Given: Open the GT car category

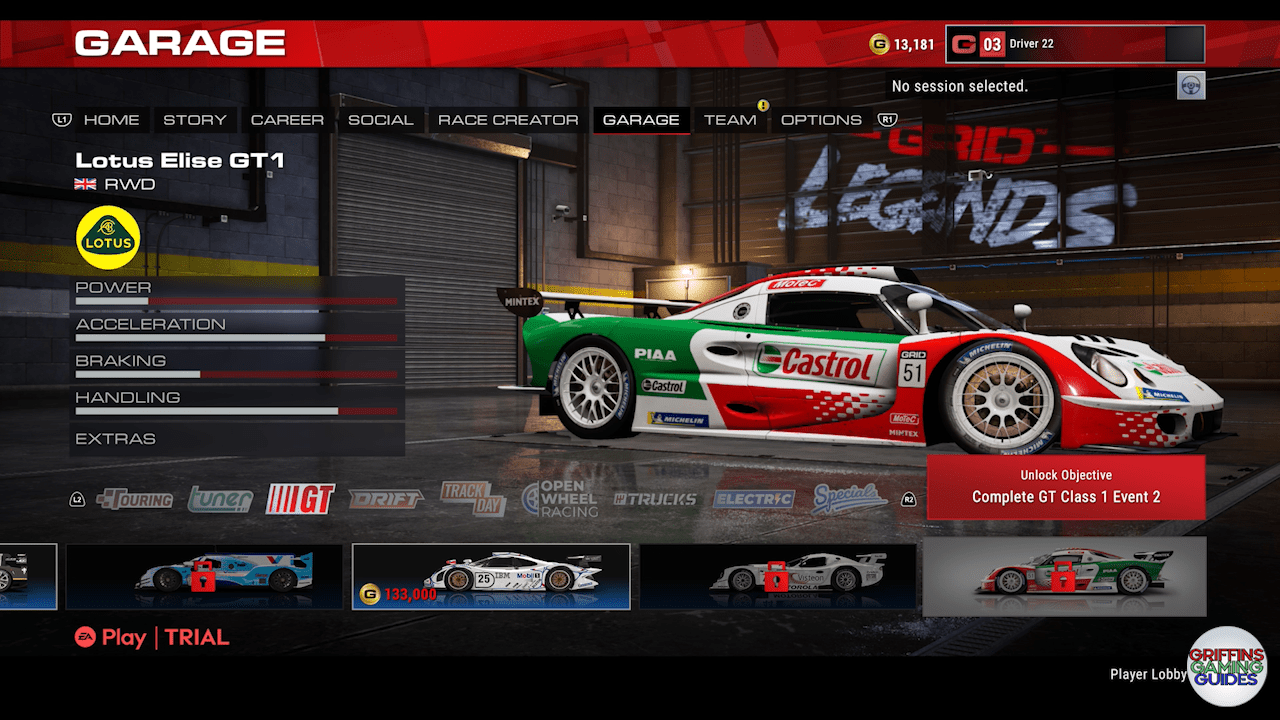Looking at the screenshot, I should point(300,498).
